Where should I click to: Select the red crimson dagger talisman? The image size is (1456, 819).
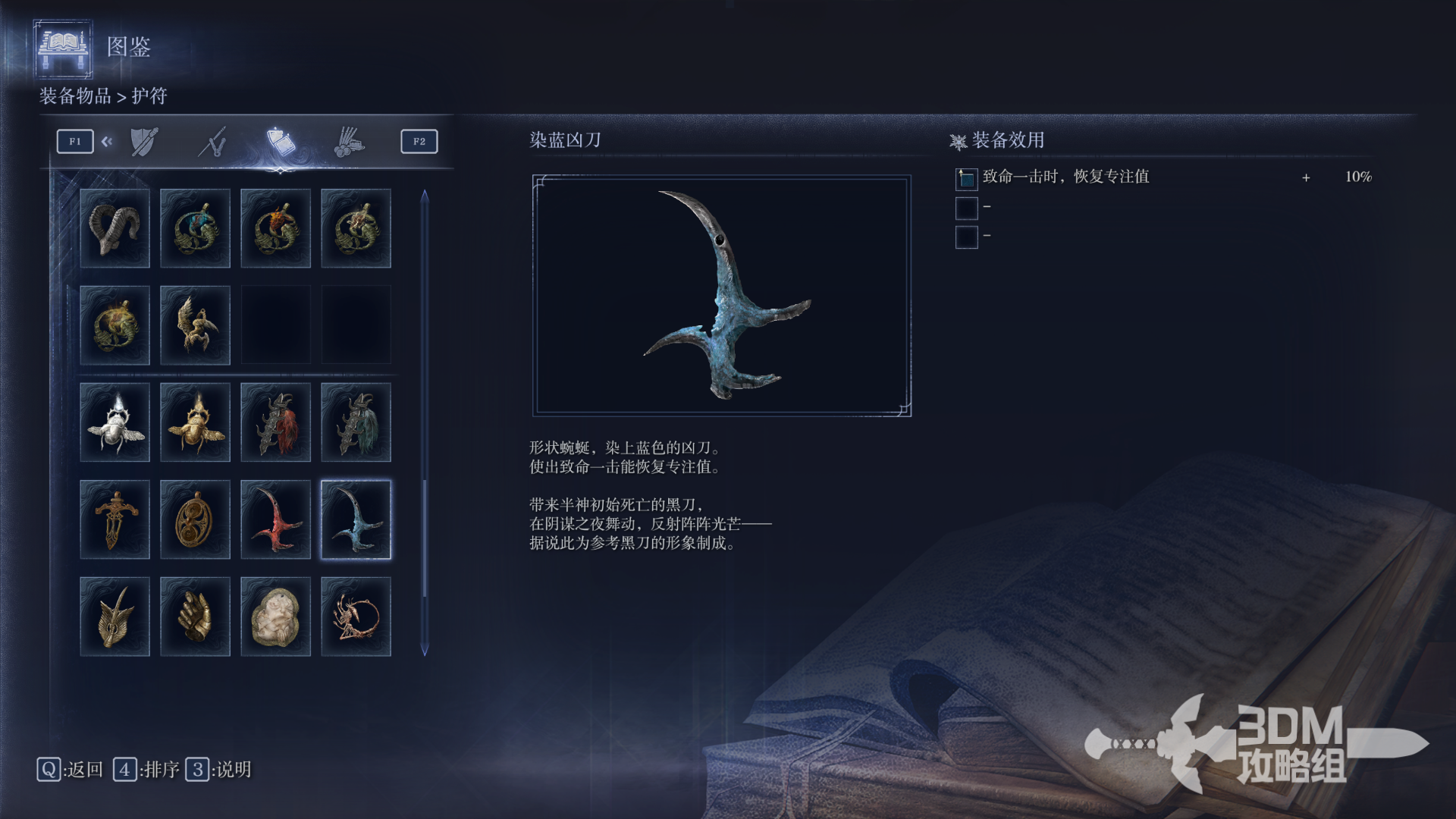[275, 519]
